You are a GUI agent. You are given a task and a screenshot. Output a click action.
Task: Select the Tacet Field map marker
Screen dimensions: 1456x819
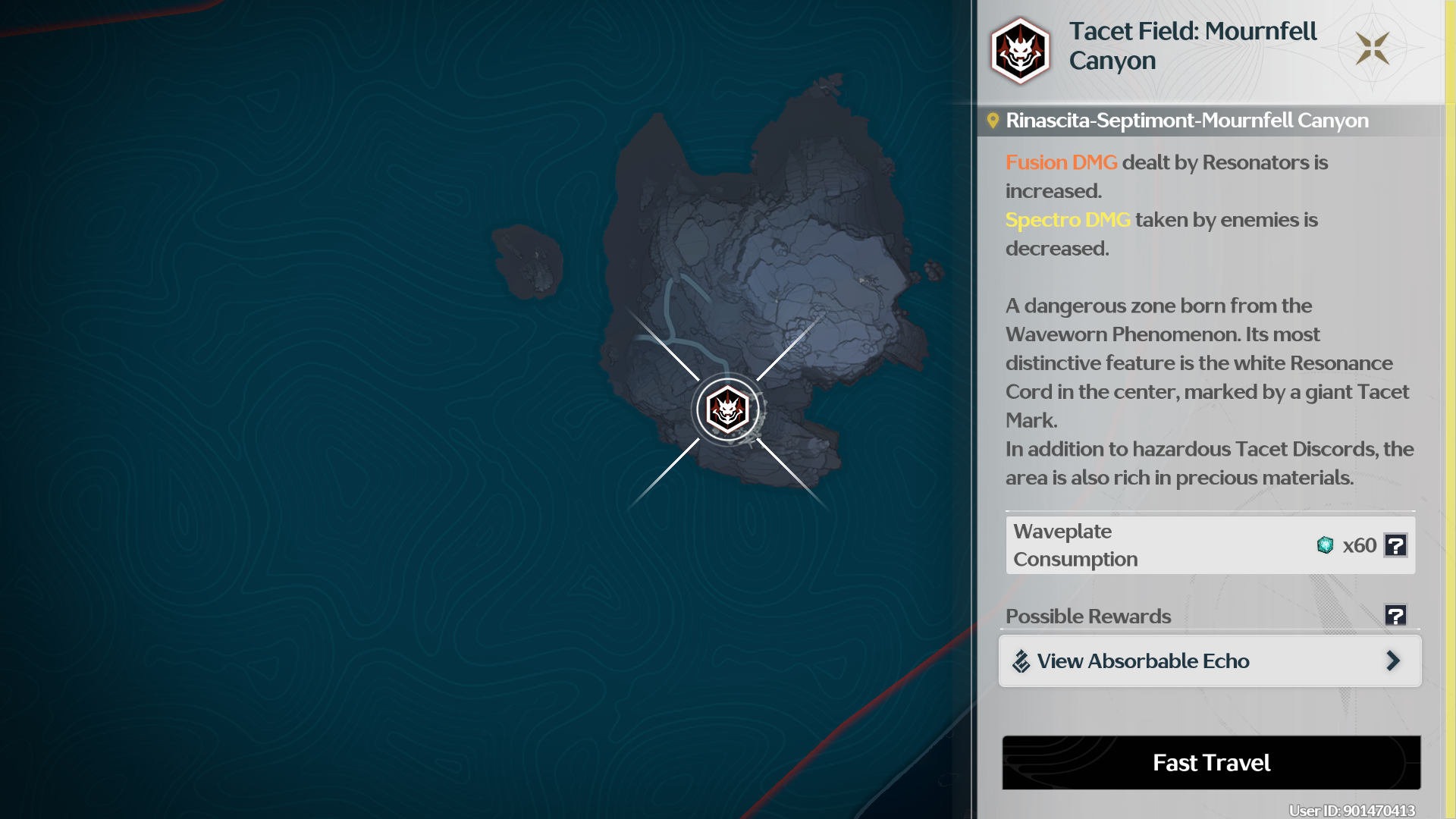(728, 410)
